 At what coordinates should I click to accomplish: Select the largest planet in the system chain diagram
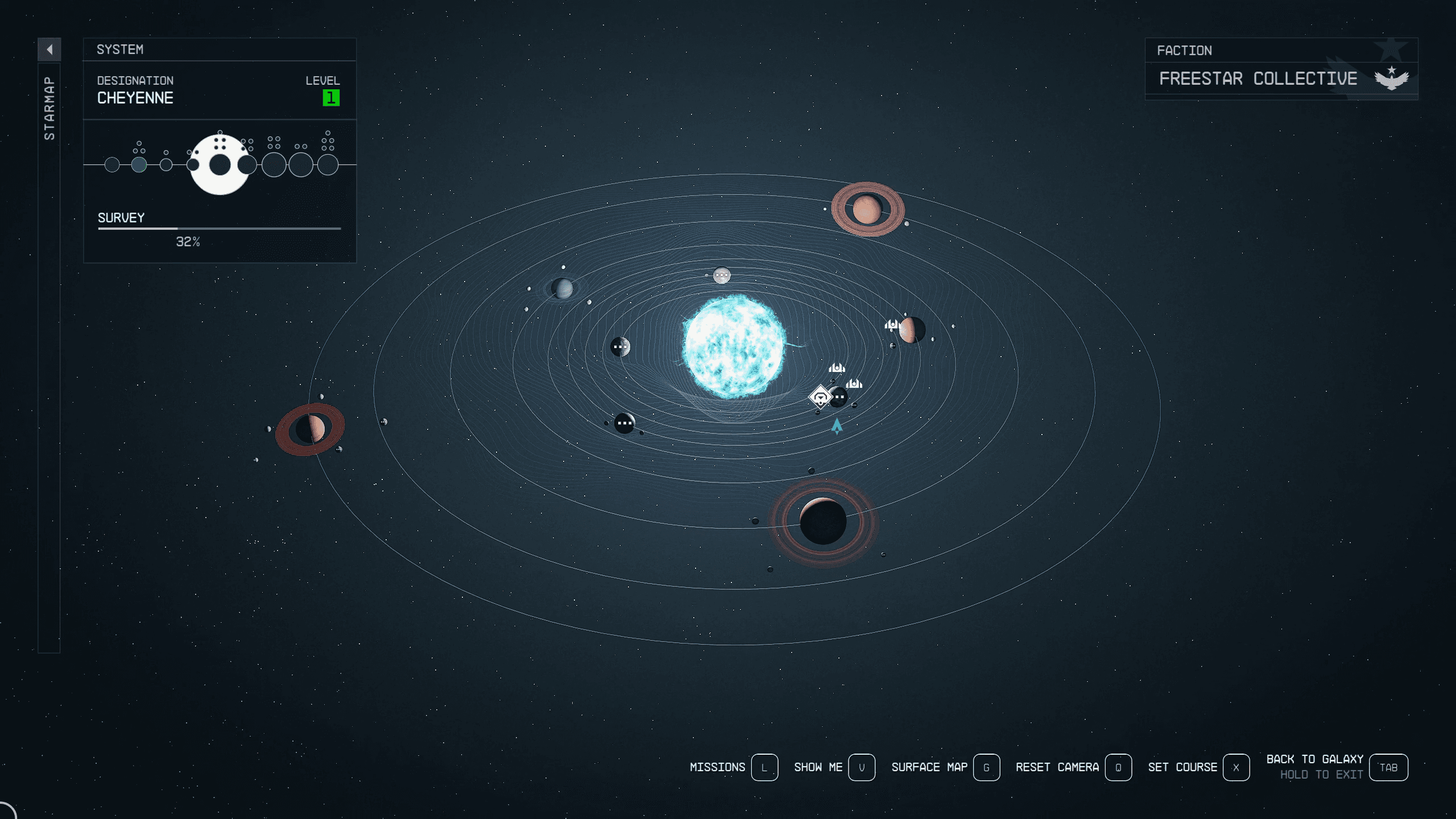click(x=220, y=166)
